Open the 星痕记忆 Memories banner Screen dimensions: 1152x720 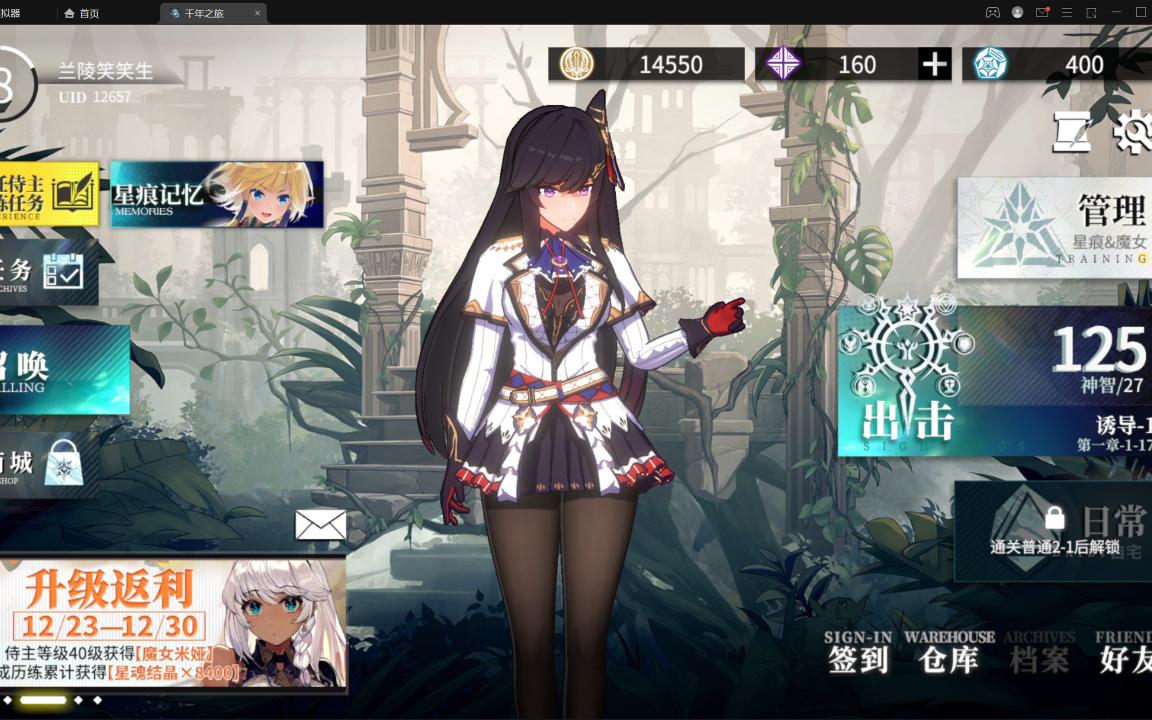pos(216,194)
